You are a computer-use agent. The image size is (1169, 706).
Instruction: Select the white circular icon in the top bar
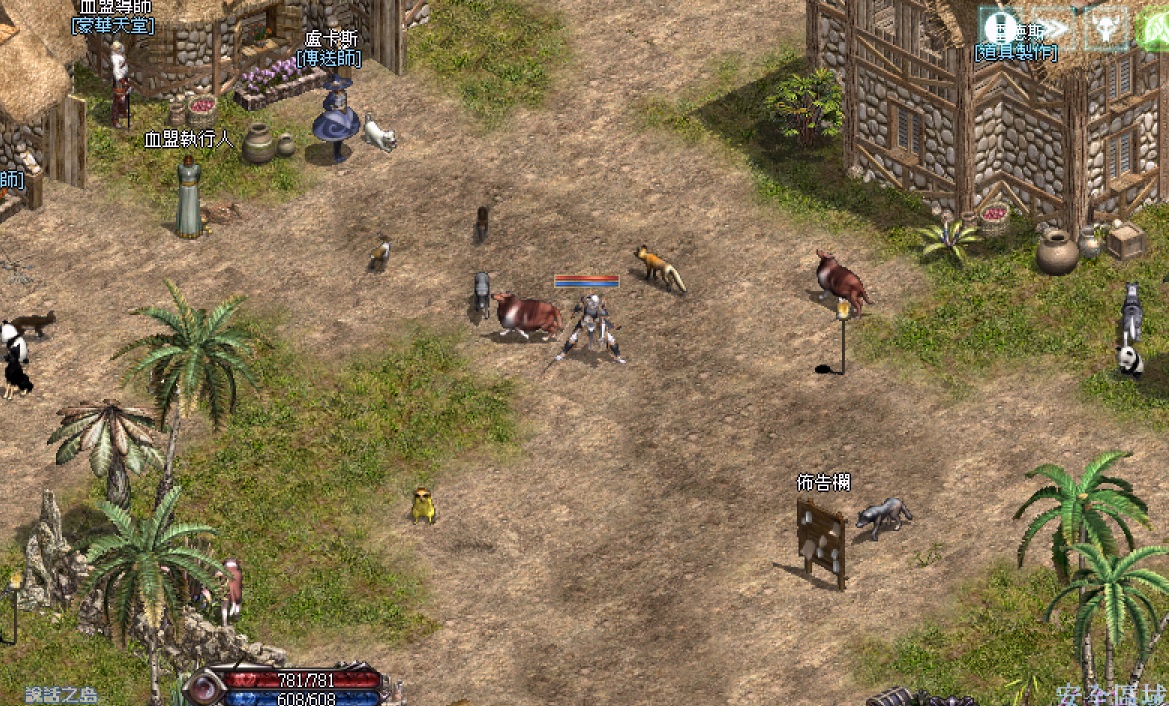[x=1000, y=28]
